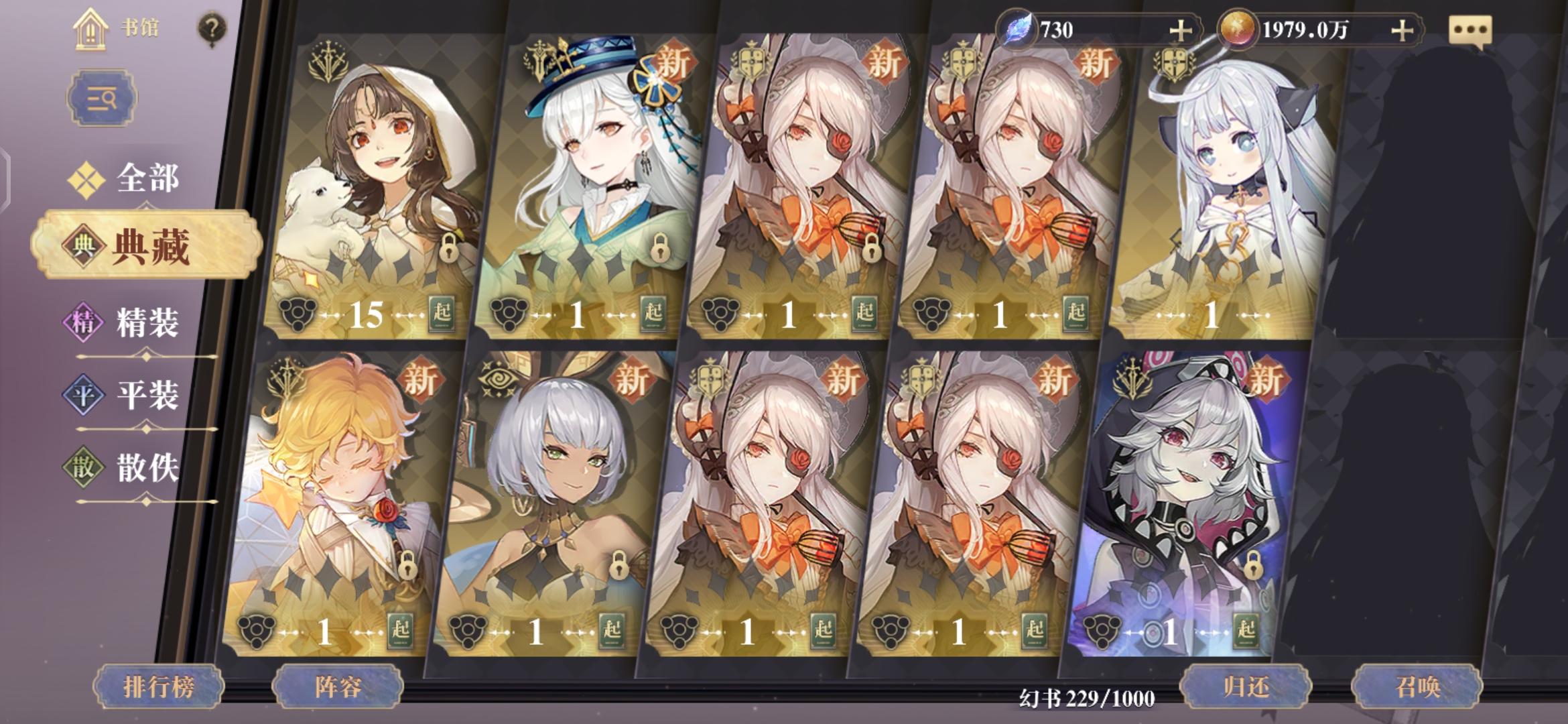Image resolution: width=1568 pixels, height=724 pixels.
Task: Select the 全部 filter option
Action: pyautogui.click(x=147, y=178)
